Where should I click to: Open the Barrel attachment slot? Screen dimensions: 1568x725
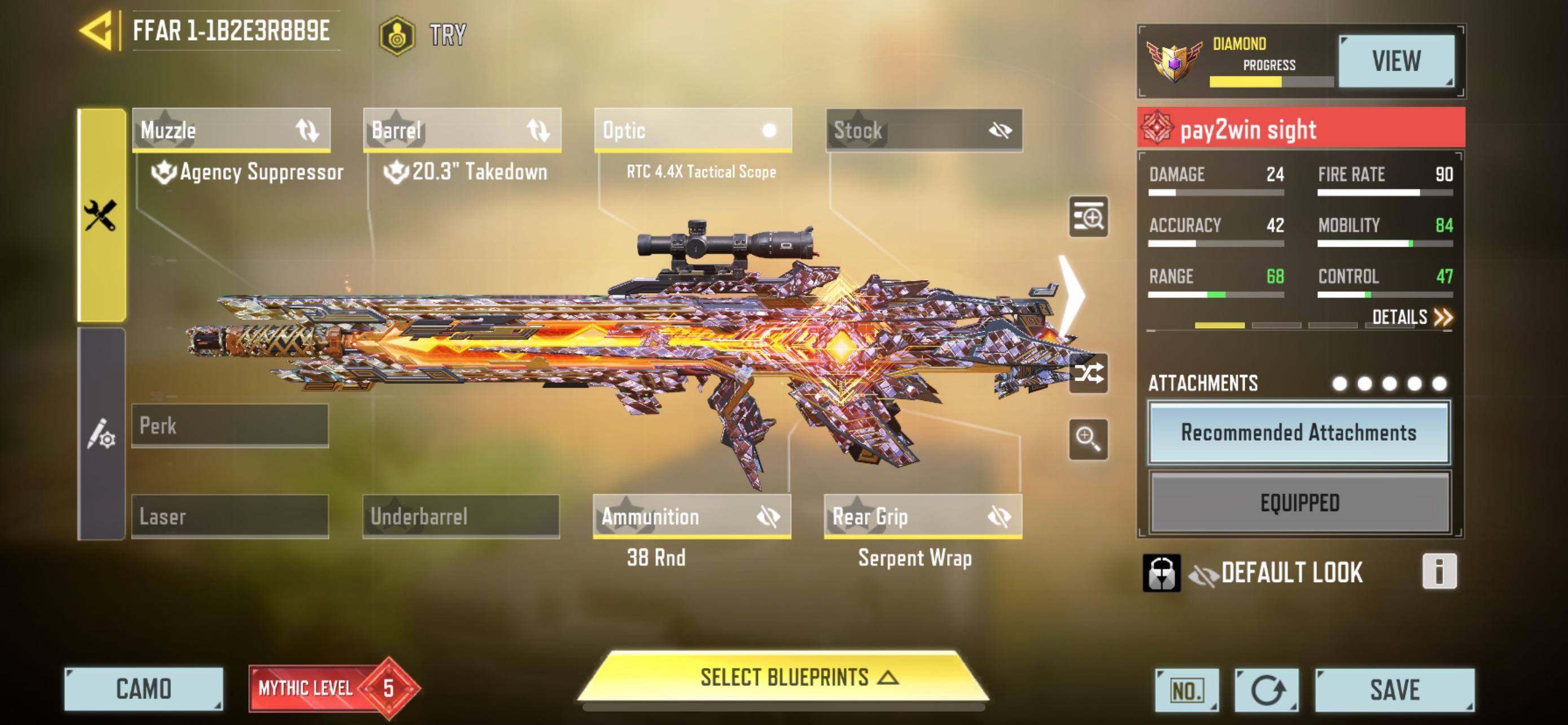(x=462, y=130)
